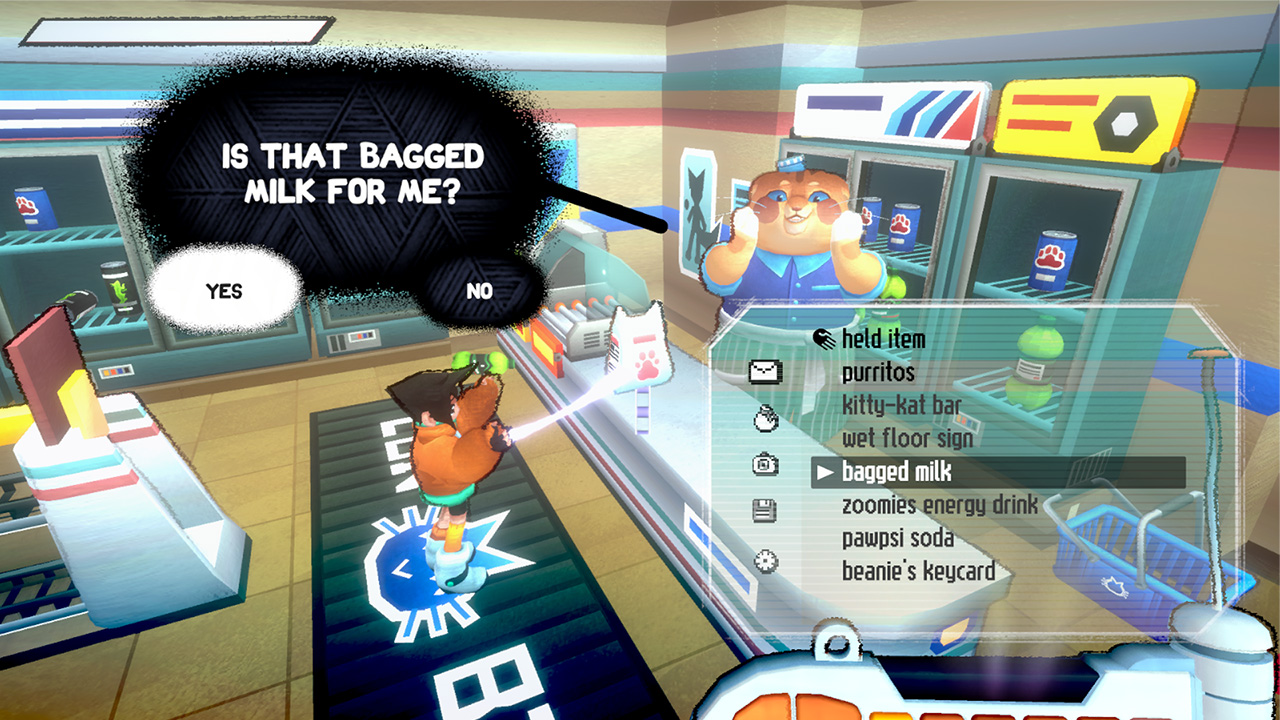The width and height of the screenshot is (1280, 720).
Task: Select bagged milk in the inventory list
Action: tap(895, 471)
